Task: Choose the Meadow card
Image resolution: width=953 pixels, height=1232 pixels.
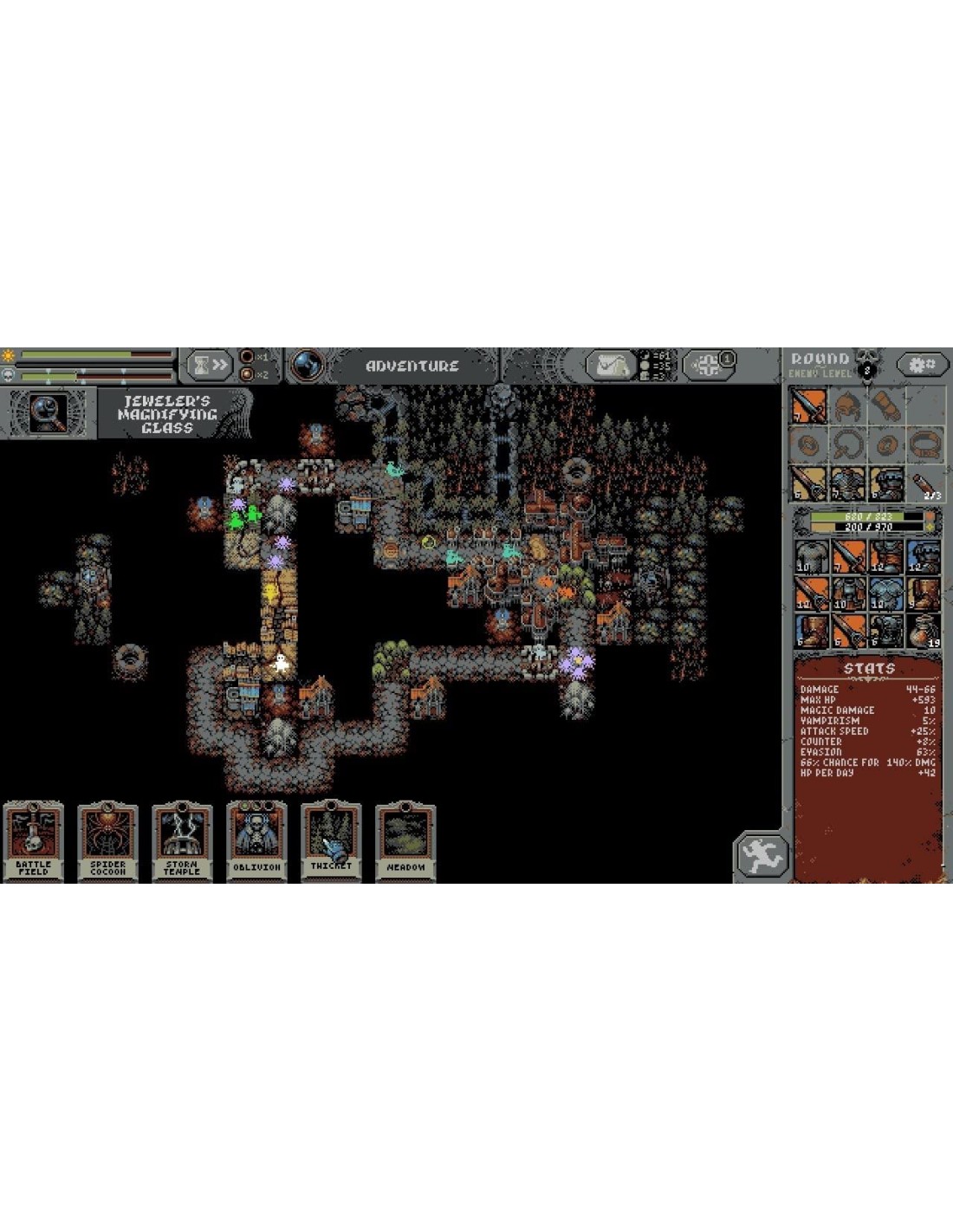Action: [x=405, y=840]
